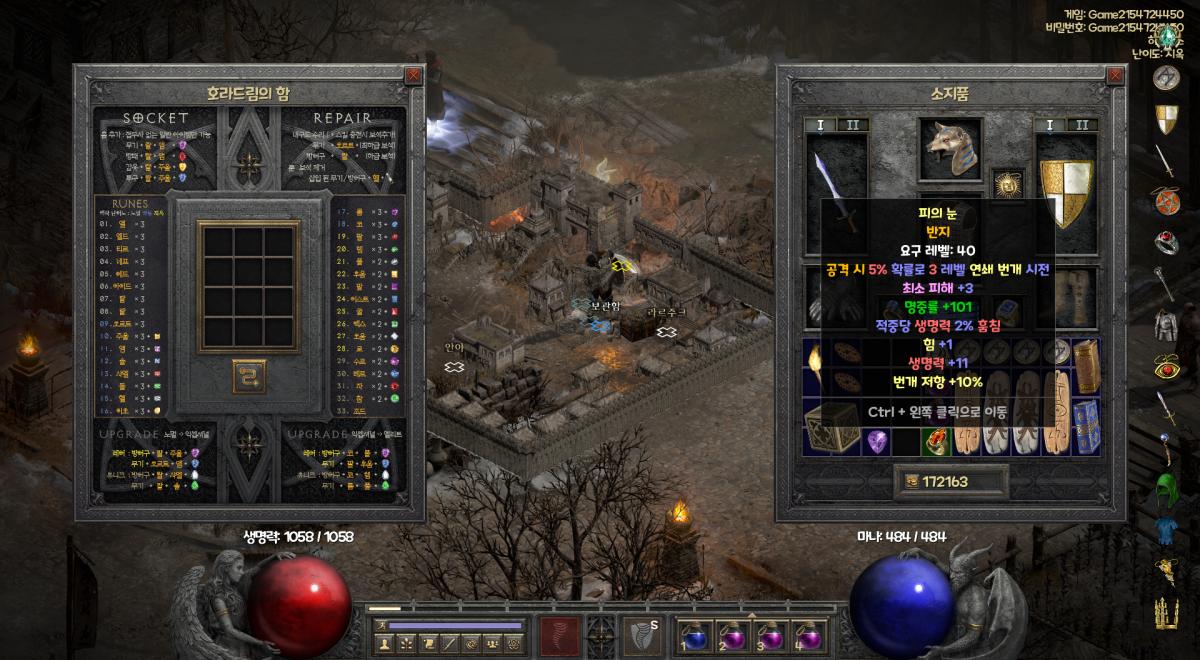1200x660 pixels.
Task: Close the inventory panel
Action: click(x=1115, y=76)
